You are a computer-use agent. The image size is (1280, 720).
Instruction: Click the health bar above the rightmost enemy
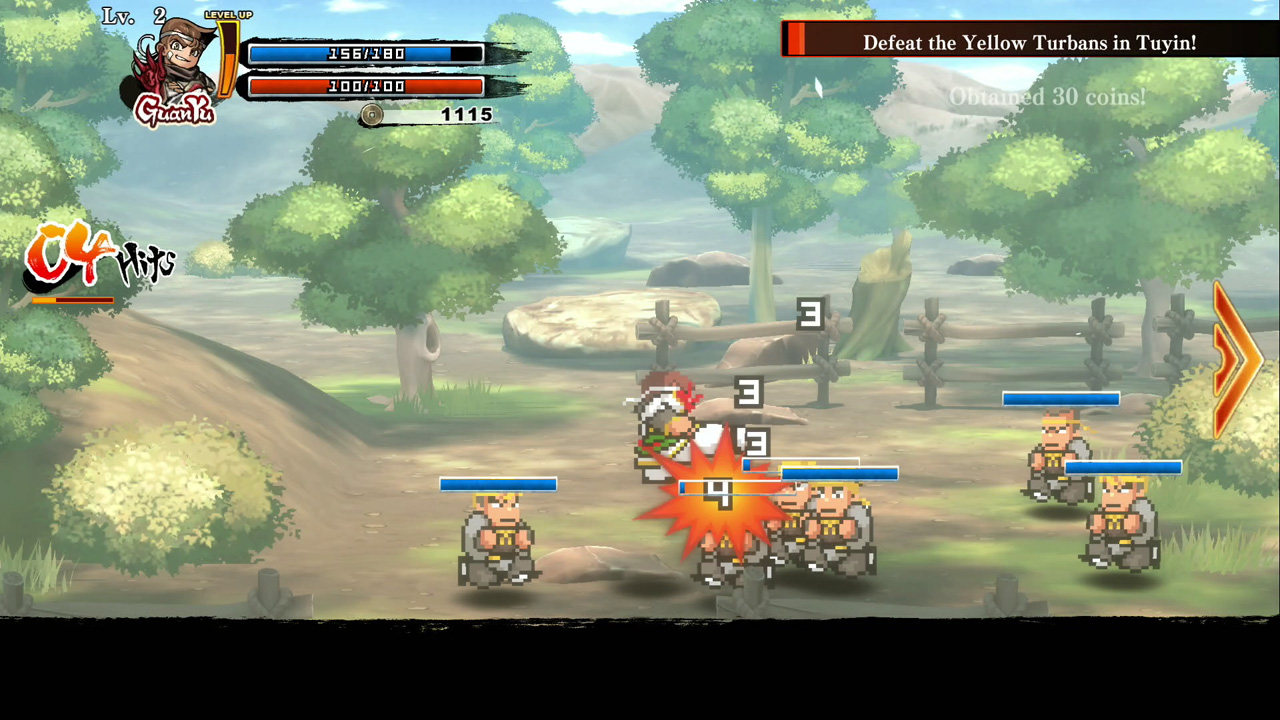(1124, 466)
